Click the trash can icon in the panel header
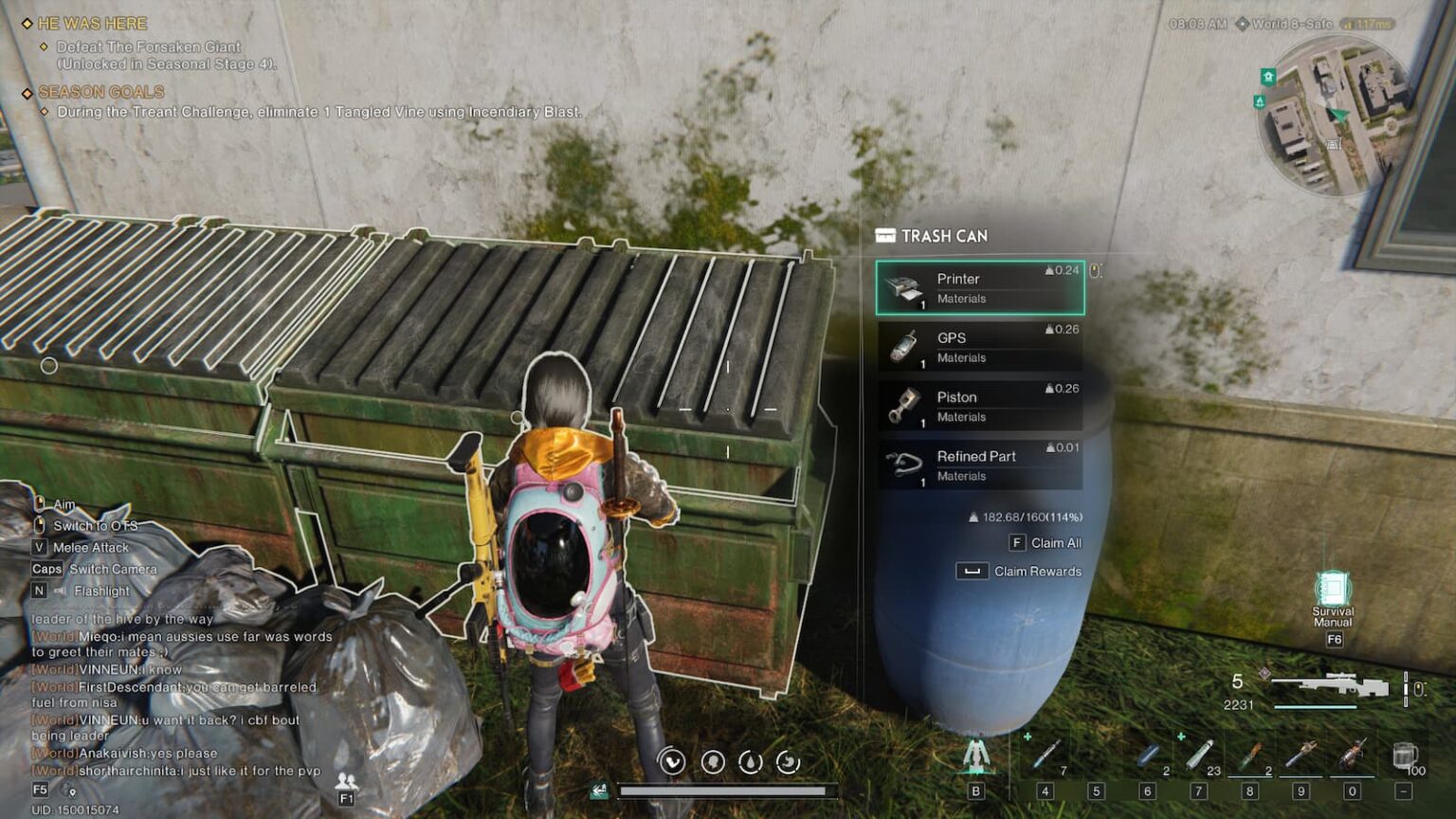 (x=885, y=235)
